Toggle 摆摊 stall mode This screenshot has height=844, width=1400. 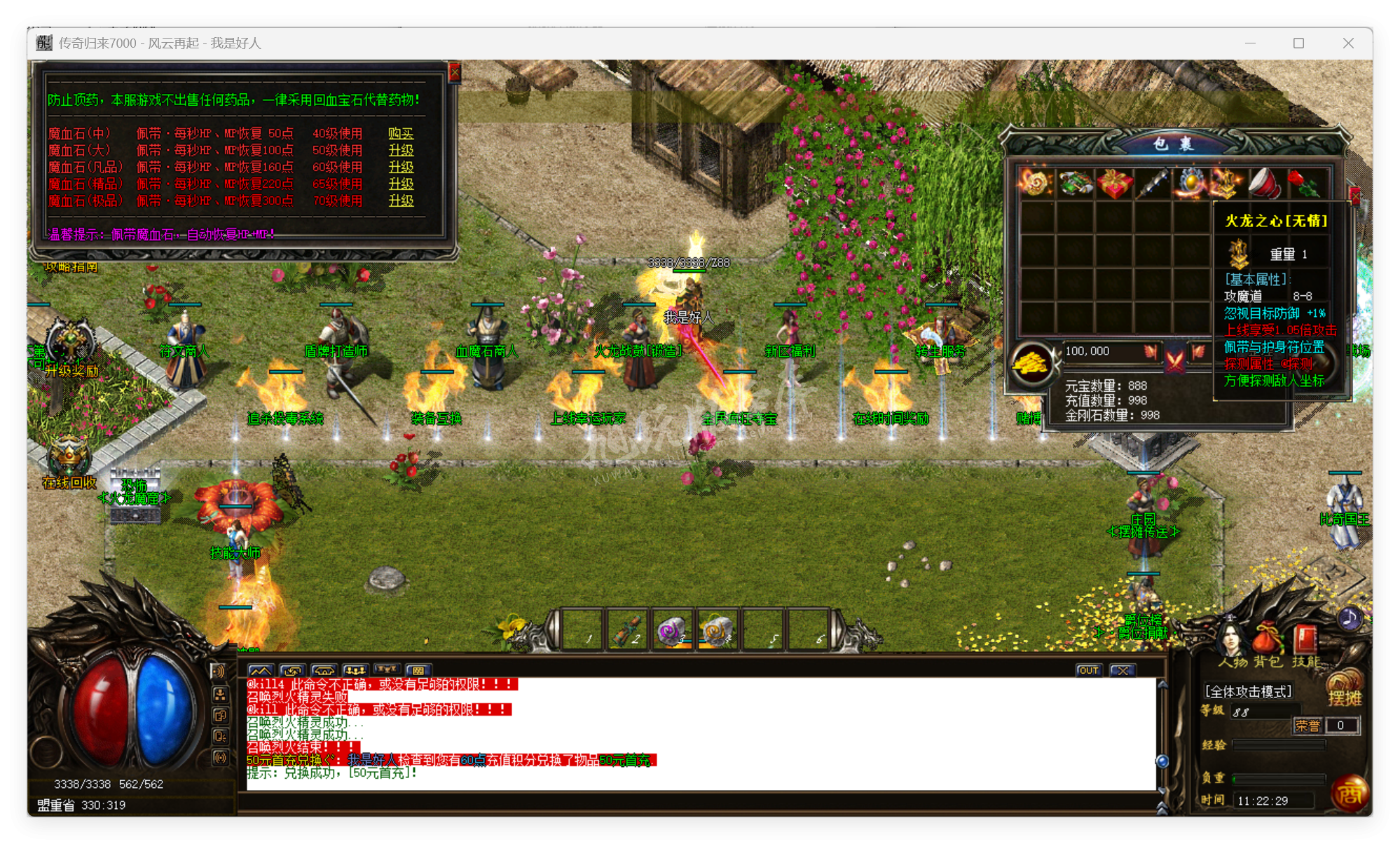1345,697
